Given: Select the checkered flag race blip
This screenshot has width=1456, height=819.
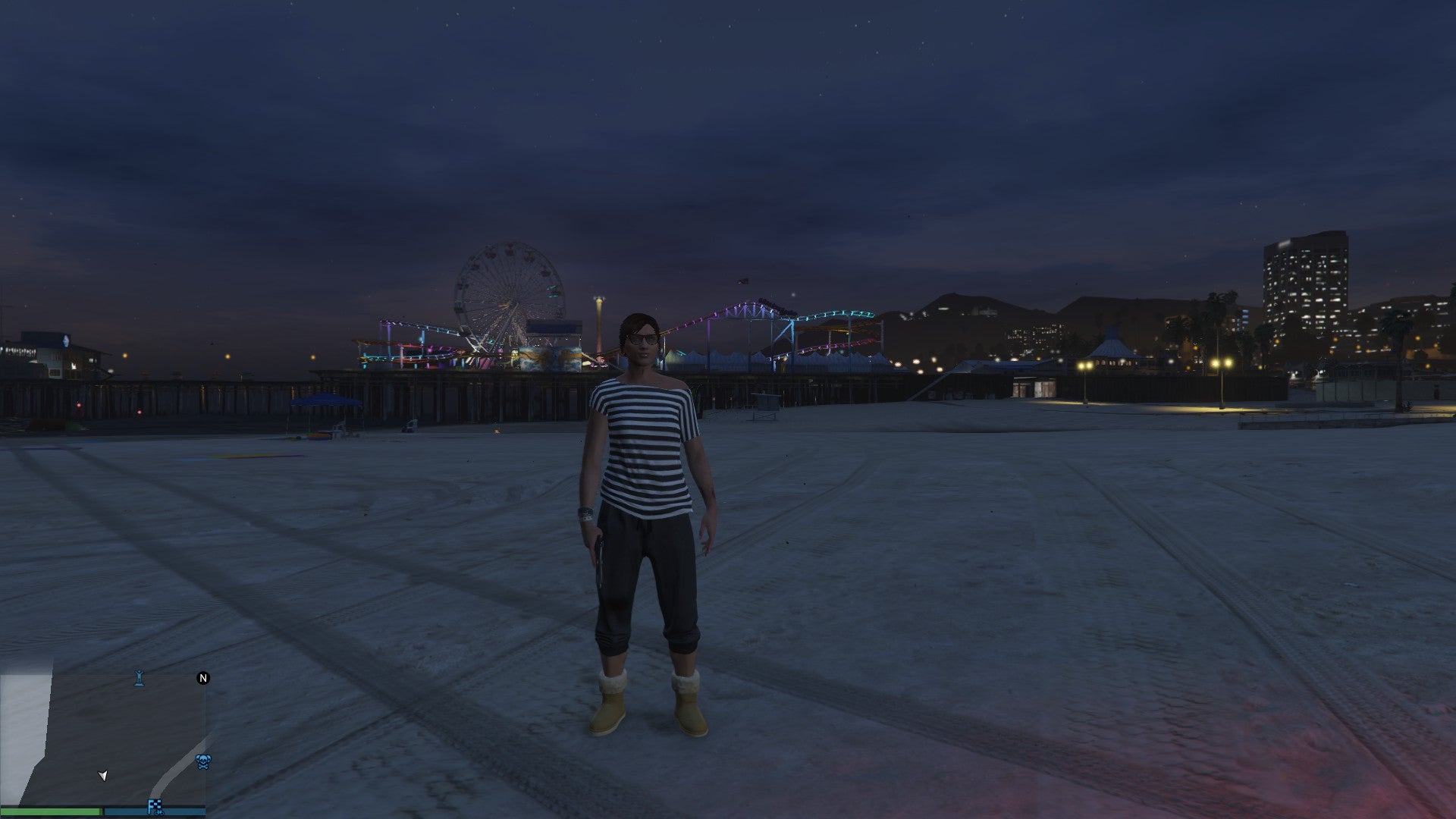Looking at the screenshot, I should pyautogui.click(x=155, y=807).
